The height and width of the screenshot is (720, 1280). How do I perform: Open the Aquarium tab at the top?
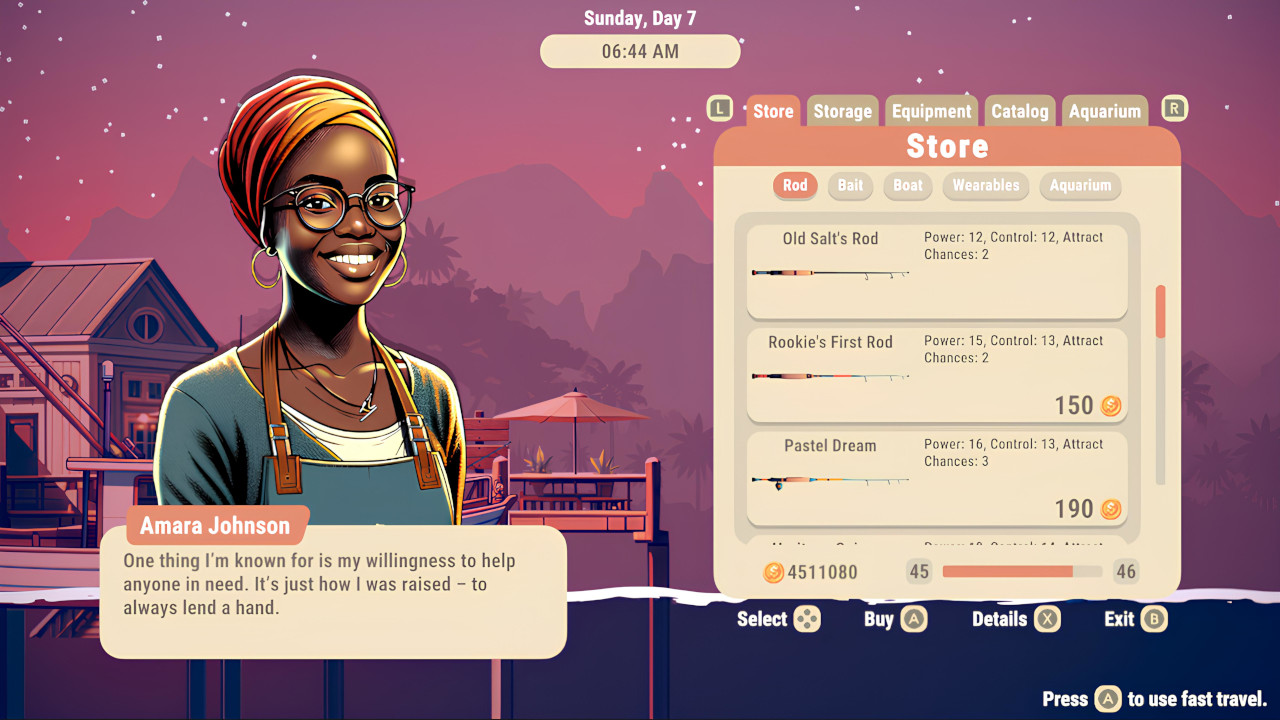point(1104,111)
